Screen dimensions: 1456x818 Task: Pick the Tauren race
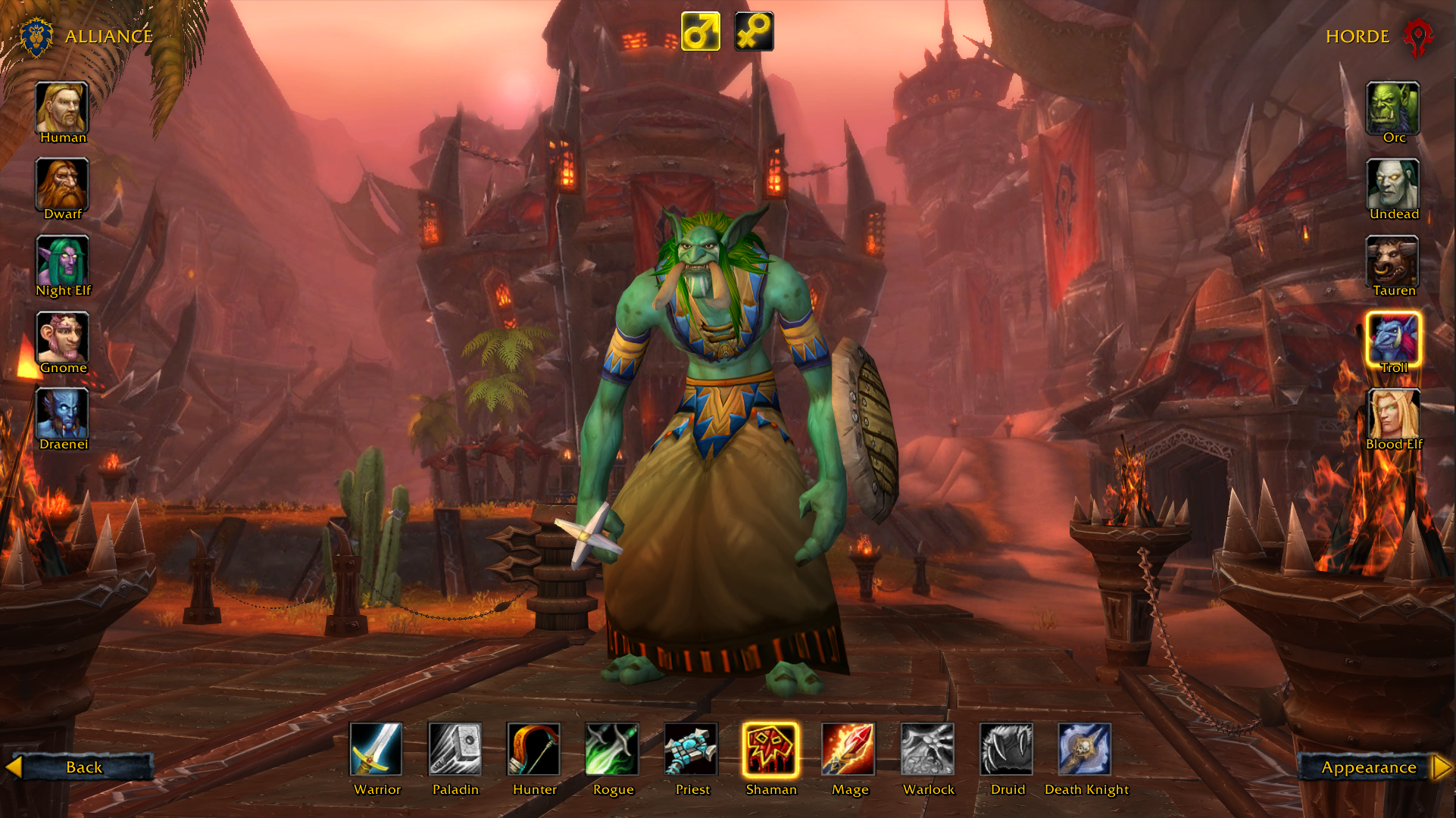pyautogui.click(x=1392, y=261)
